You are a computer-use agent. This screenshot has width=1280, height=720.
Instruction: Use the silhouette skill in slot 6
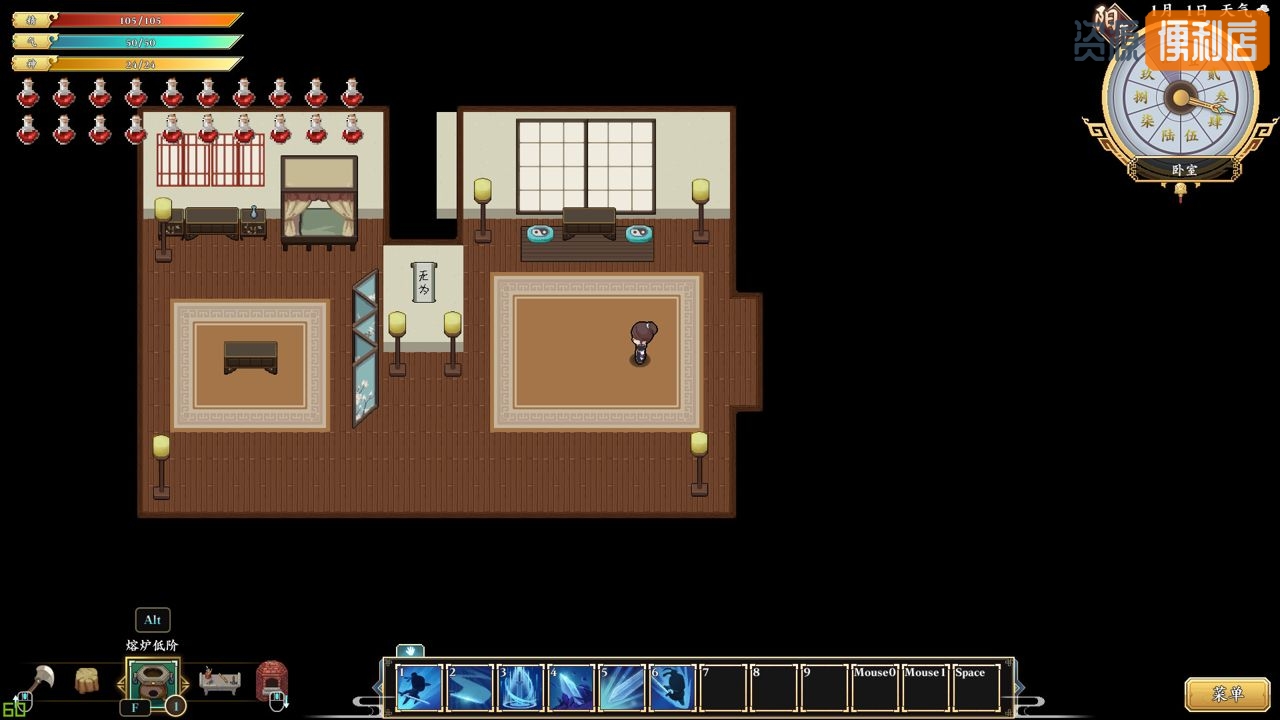(x=673, y=688)
